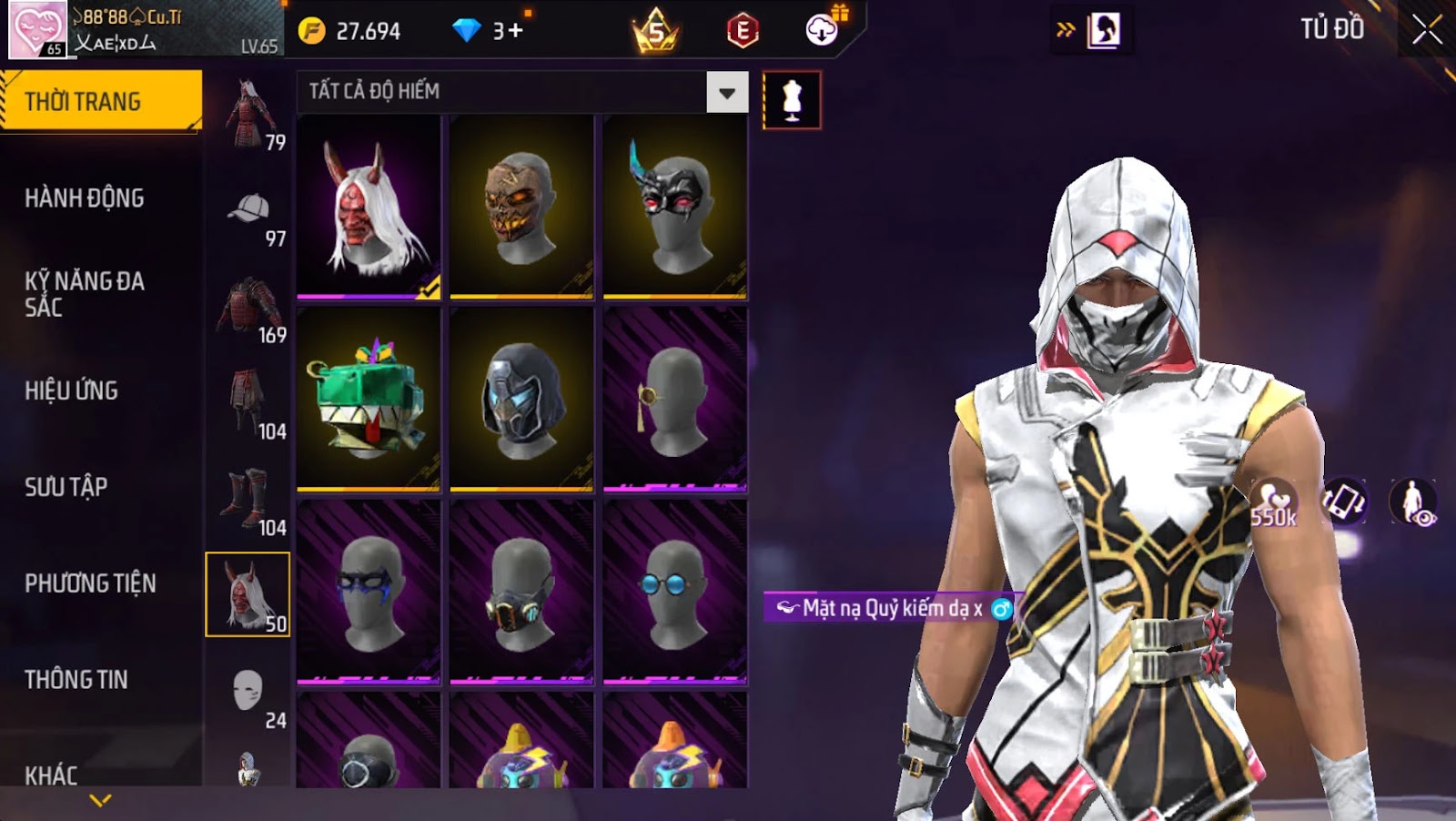Open the boots category with 104 items
Image resolution: width=1456 pixels, height=821 pixels.
pos(248,500)
